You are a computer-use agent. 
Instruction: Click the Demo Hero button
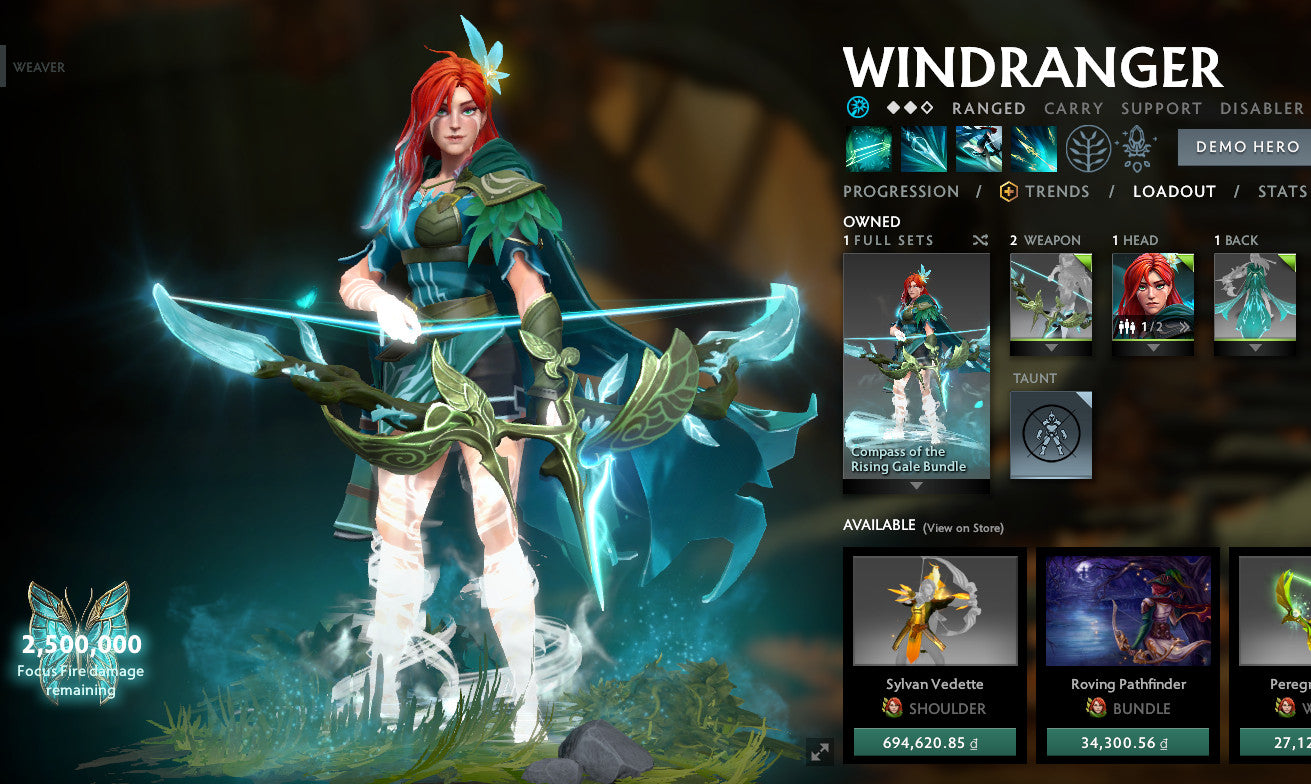(1244, 147)
